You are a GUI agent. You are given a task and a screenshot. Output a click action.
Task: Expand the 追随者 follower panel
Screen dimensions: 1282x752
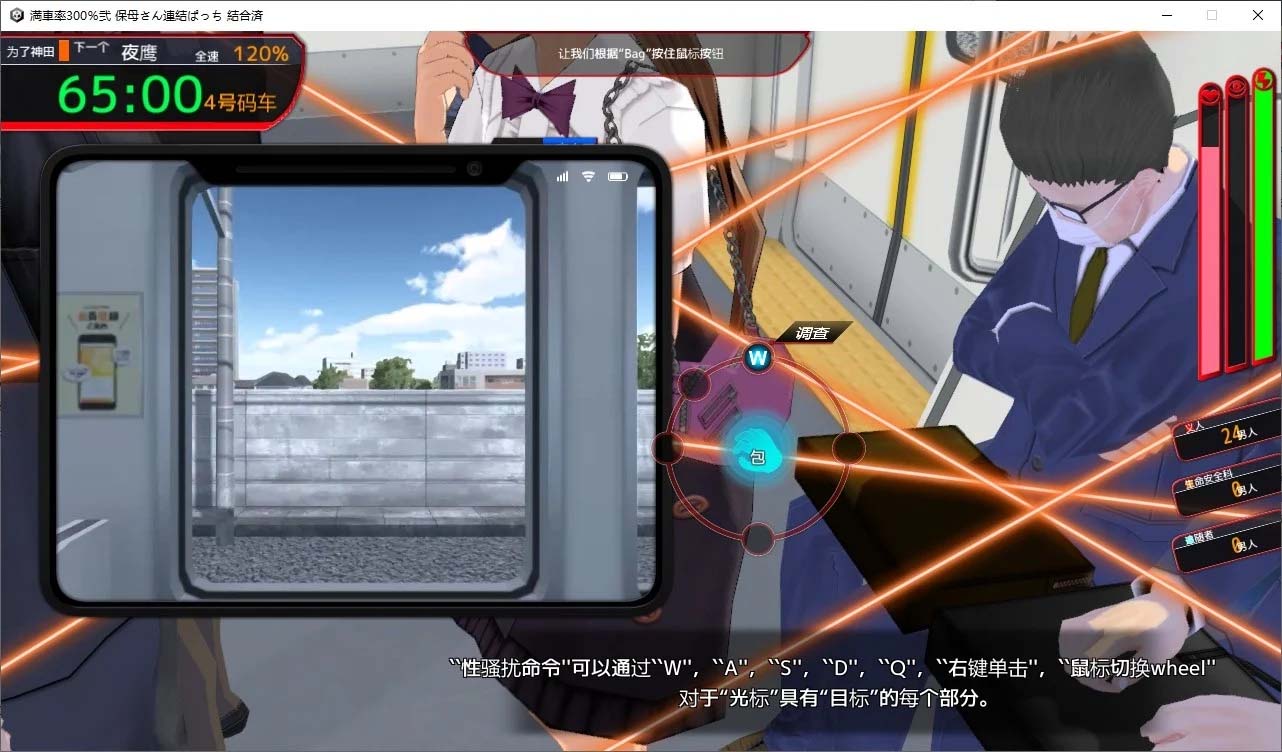[x=1222, y=548]
